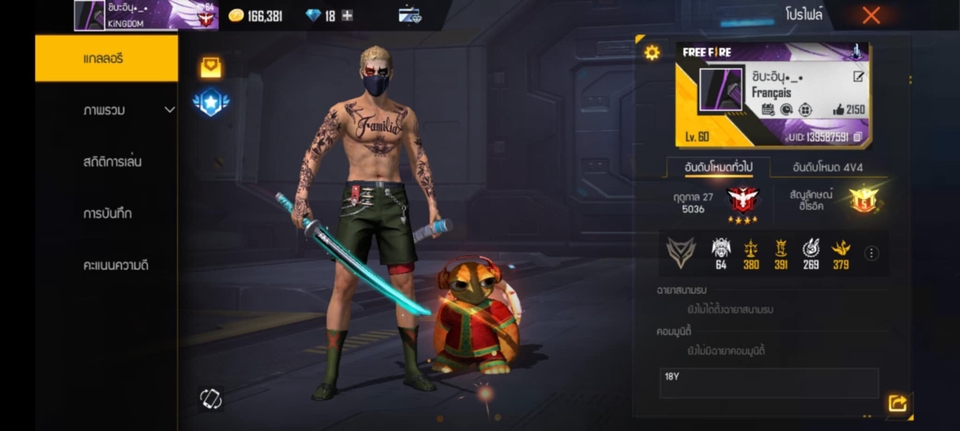This screenshot has height=431, width=960.
Task: Edit the player name with the pencil icon
Action: pyautogui.click(x=858, y=76)
